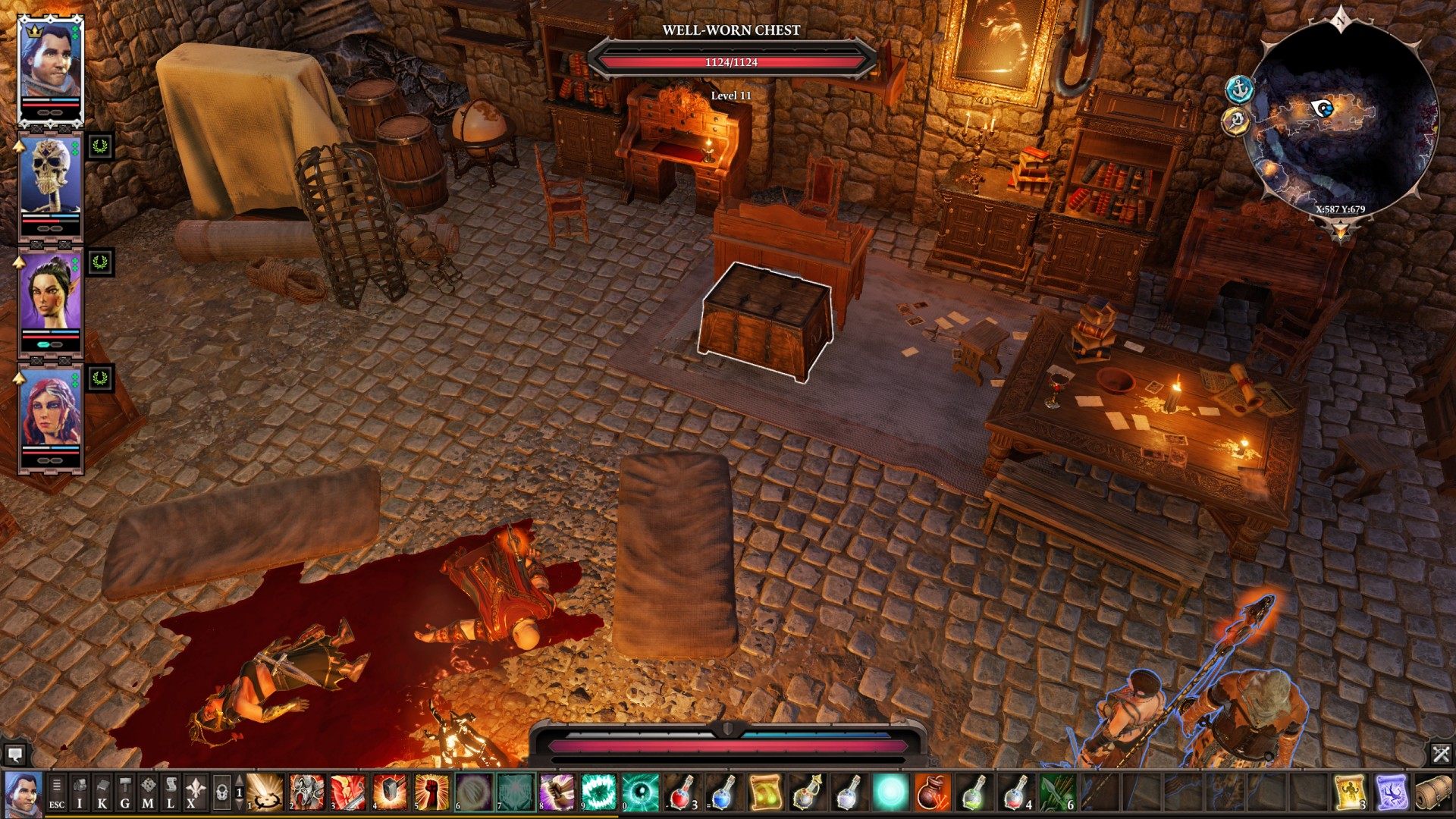1456x819 pixels.
Task: Open the skills book K button
Action: (102, 793)
